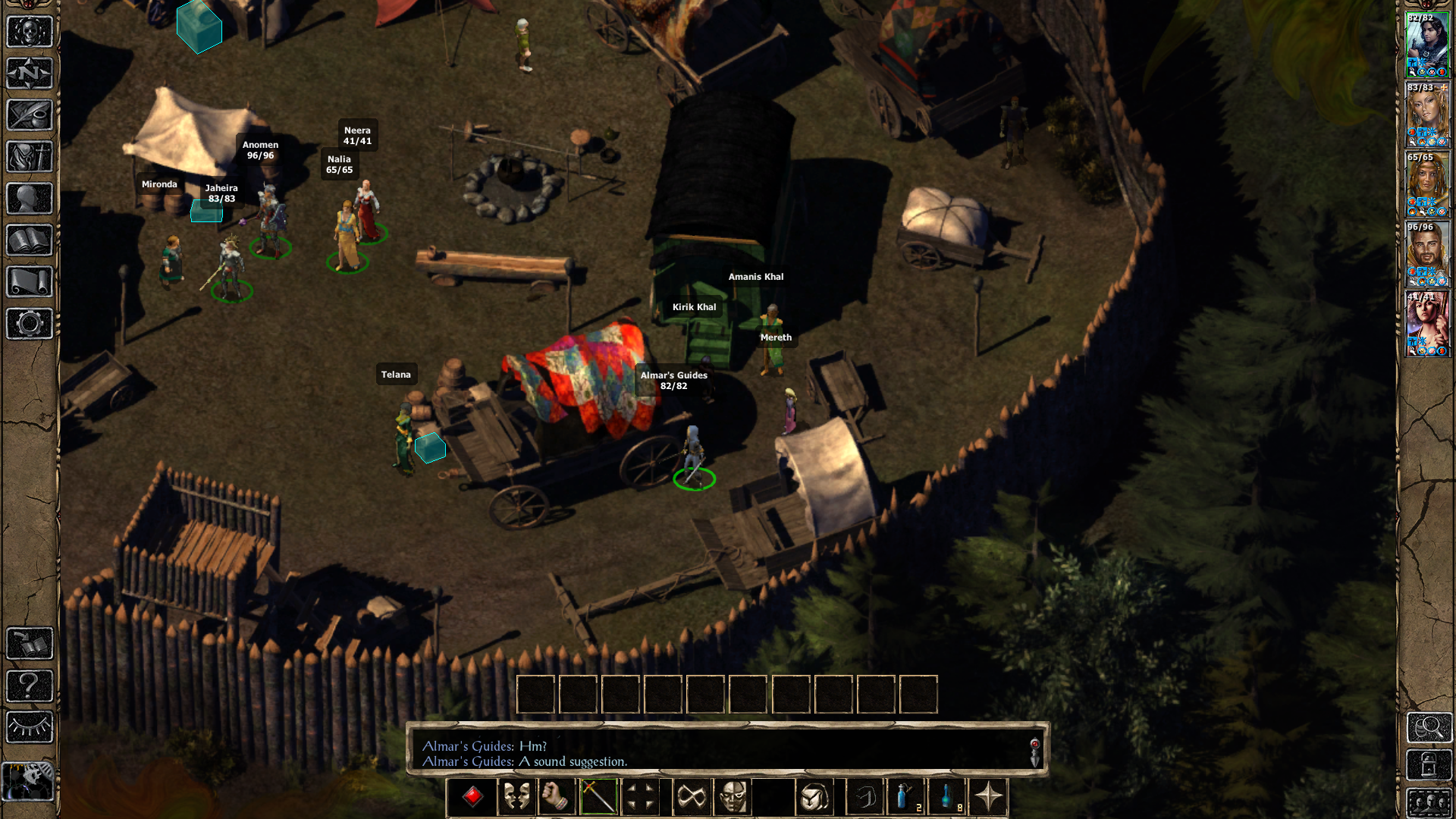Click the skull return-to-game button
Viewport: 1456px width, 819px height.
tap(30, 32)
